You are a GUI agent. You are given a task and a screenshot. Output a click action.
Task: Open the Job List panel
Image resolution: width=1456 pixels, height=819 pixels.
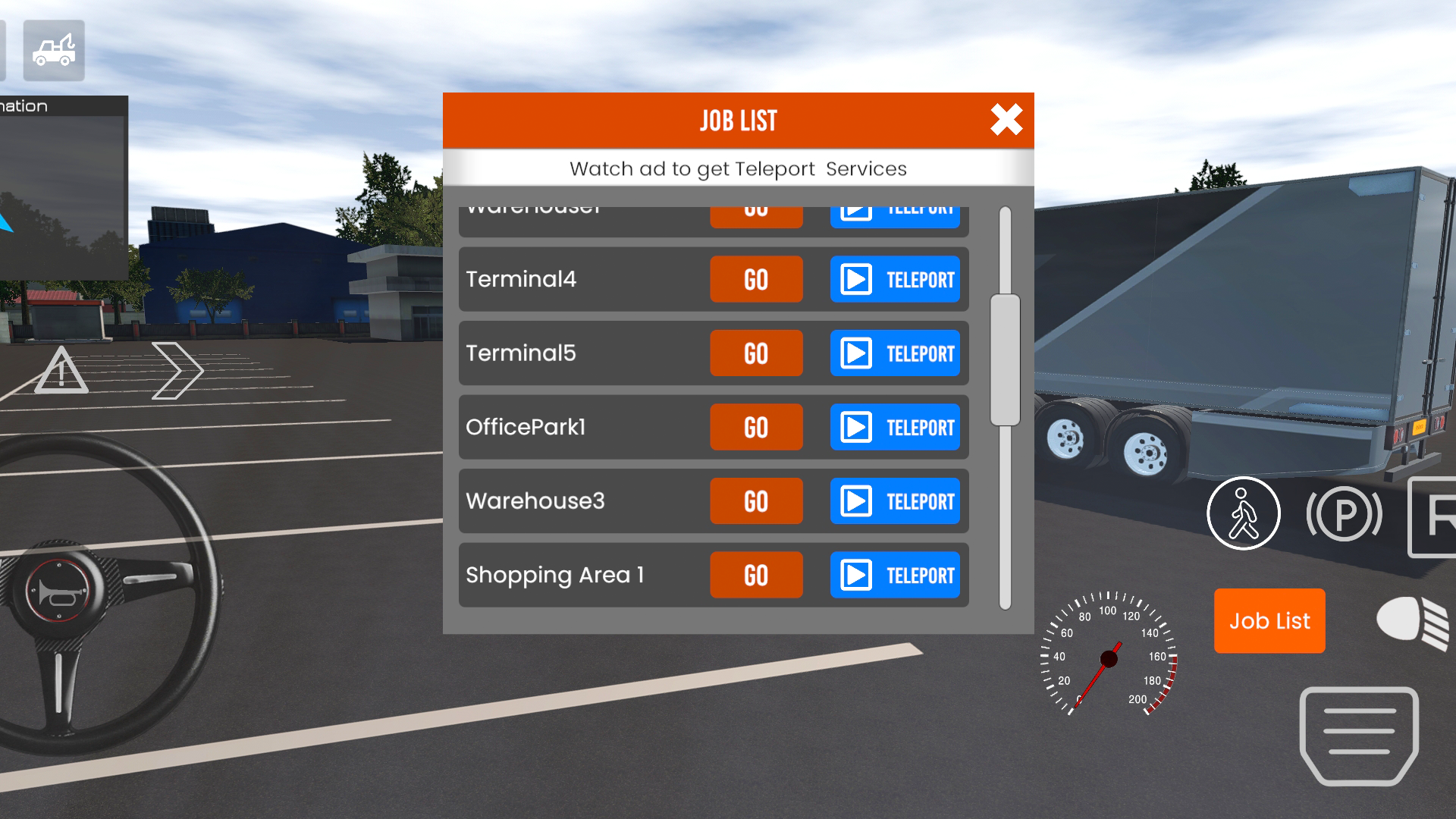pyautogui.click(x=1269, y=621)
